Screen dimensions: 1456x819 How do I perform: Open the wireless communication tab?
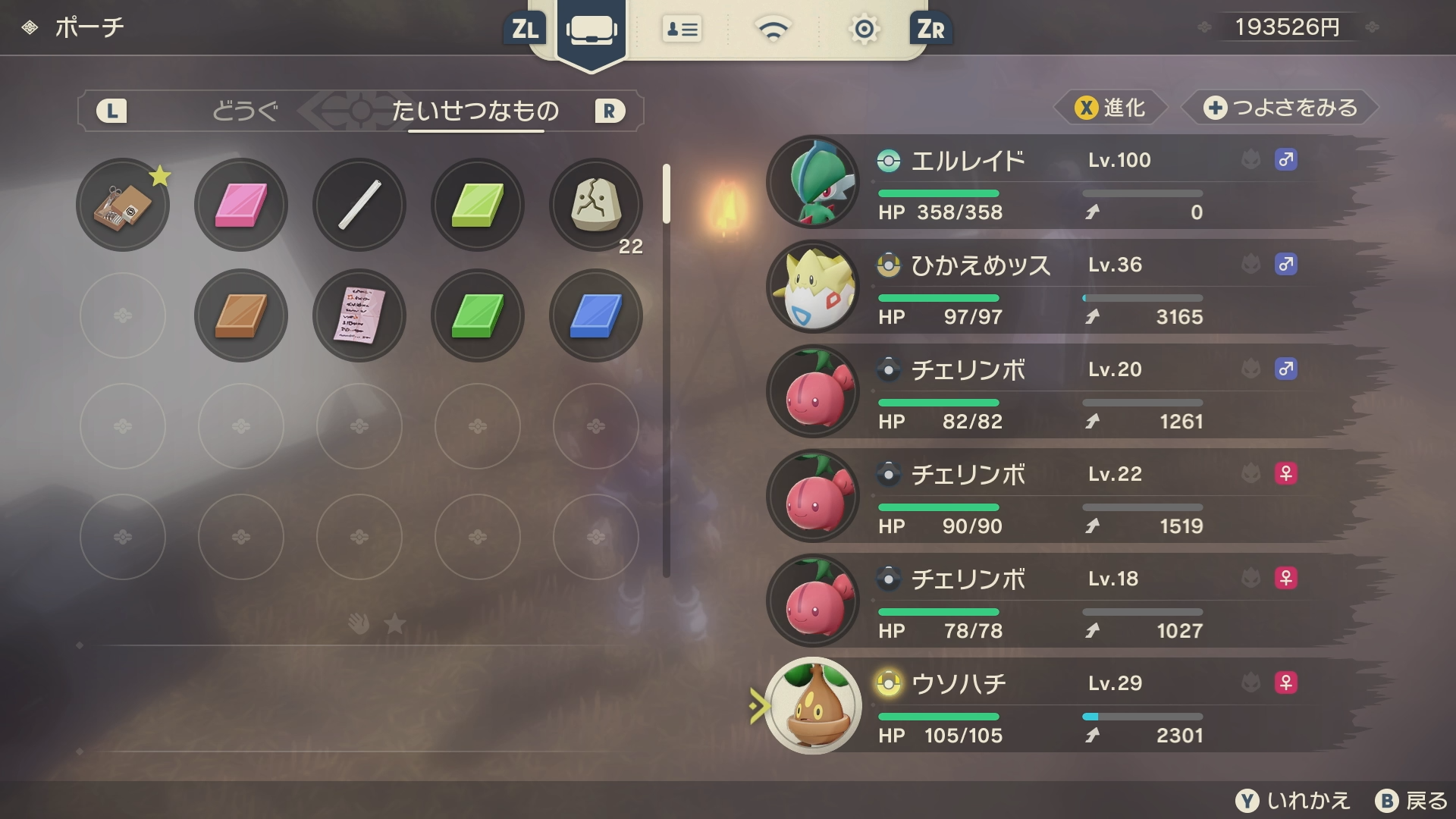(x=773, y=30)
